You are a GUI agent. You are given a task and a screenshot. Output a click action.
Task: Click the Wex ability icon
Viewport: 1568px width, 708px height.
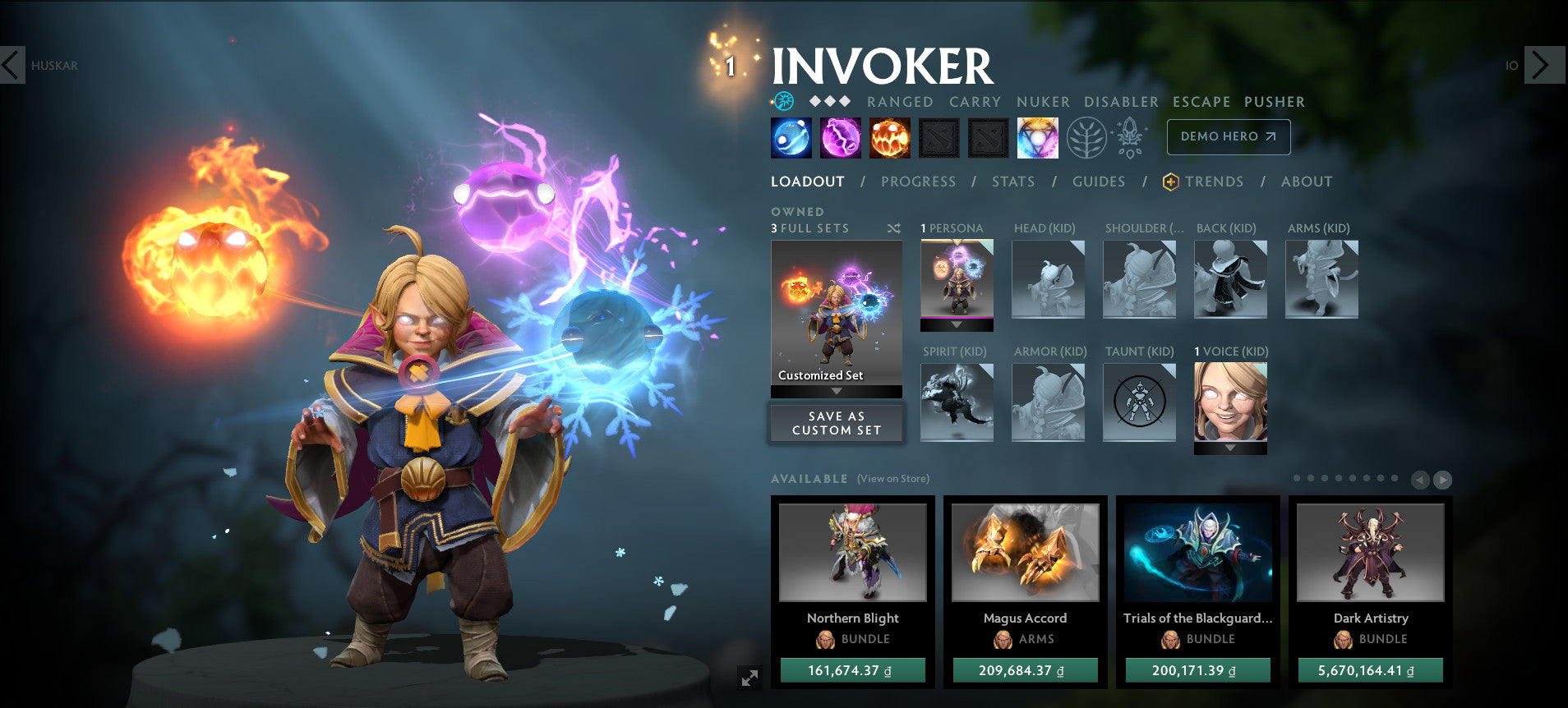[x=841, y=137]
